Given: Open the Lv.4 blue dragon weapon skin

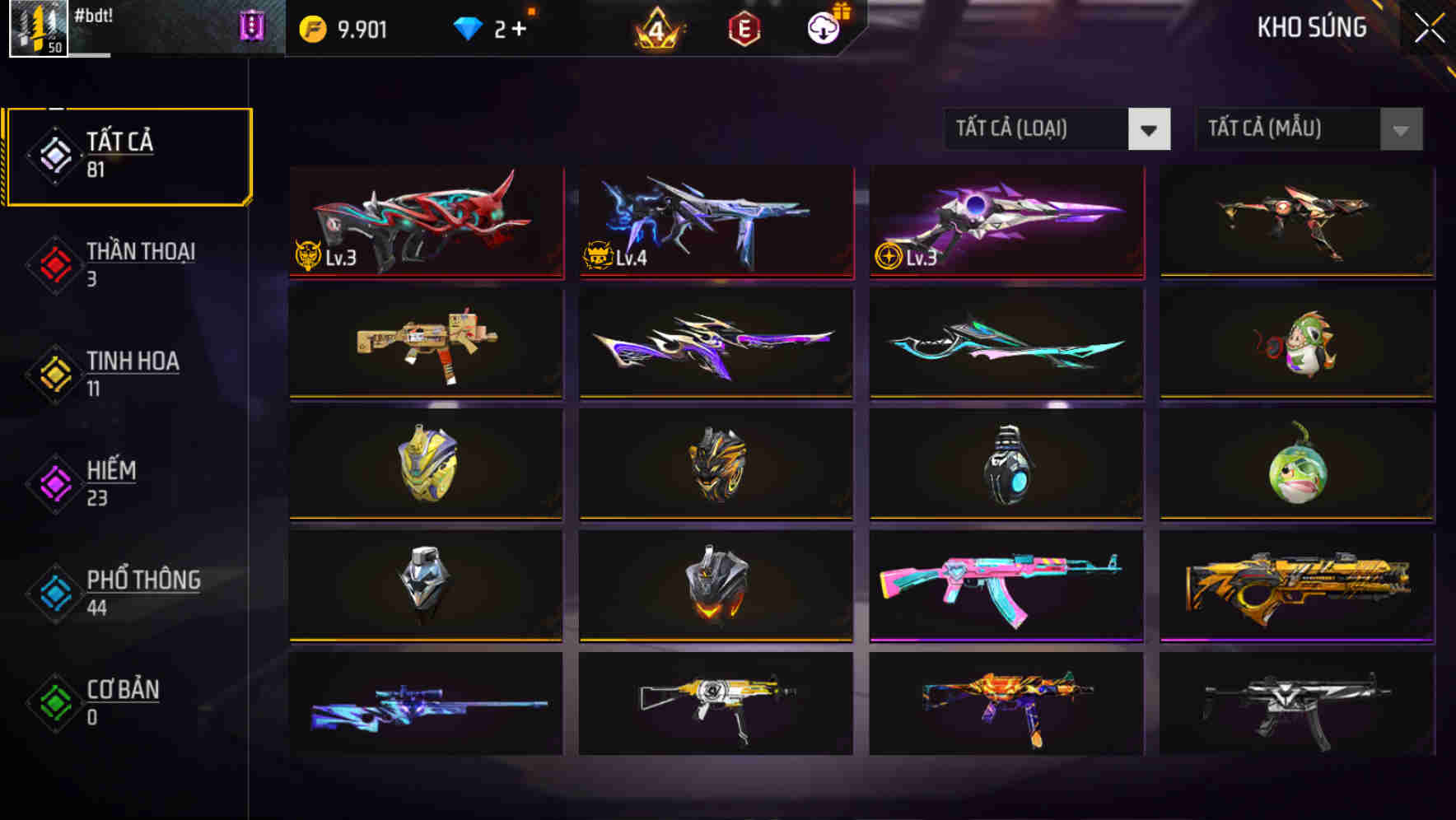Looking at the screenshot, I should pyautogui.click(x=715, y=221).
